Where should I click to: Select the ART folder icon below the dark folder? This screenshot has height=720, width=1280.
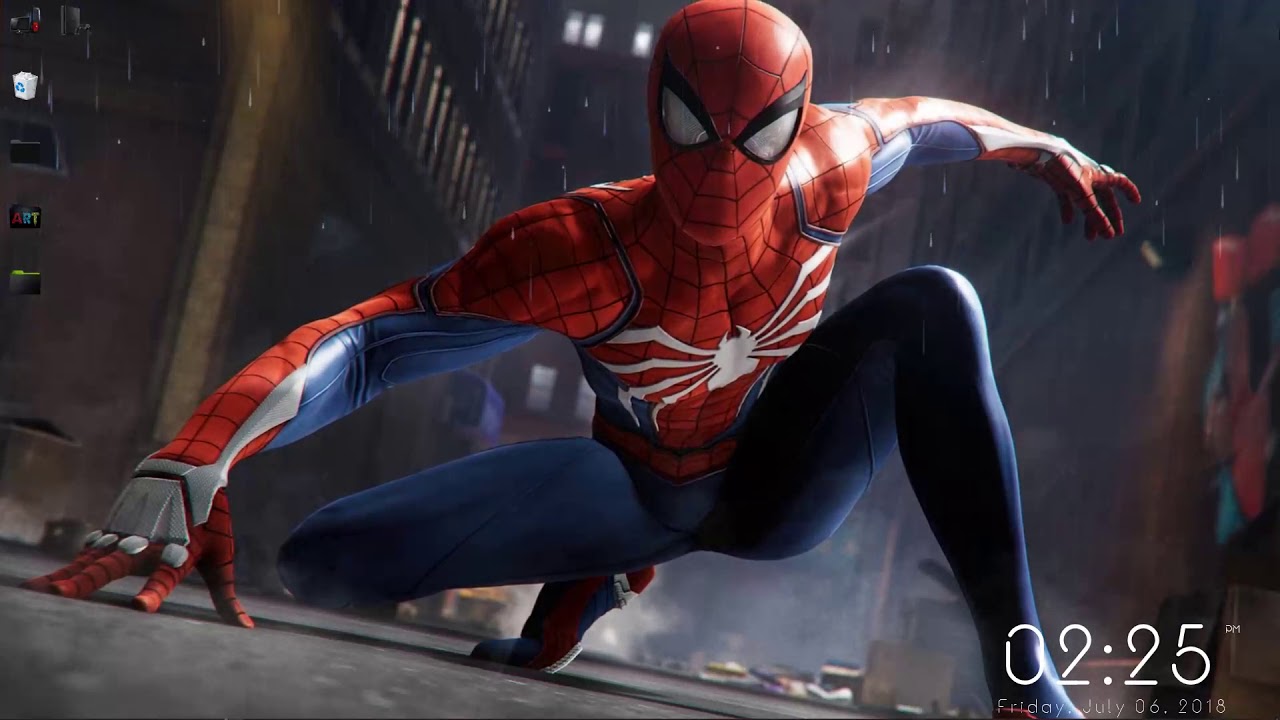point(23,218)
